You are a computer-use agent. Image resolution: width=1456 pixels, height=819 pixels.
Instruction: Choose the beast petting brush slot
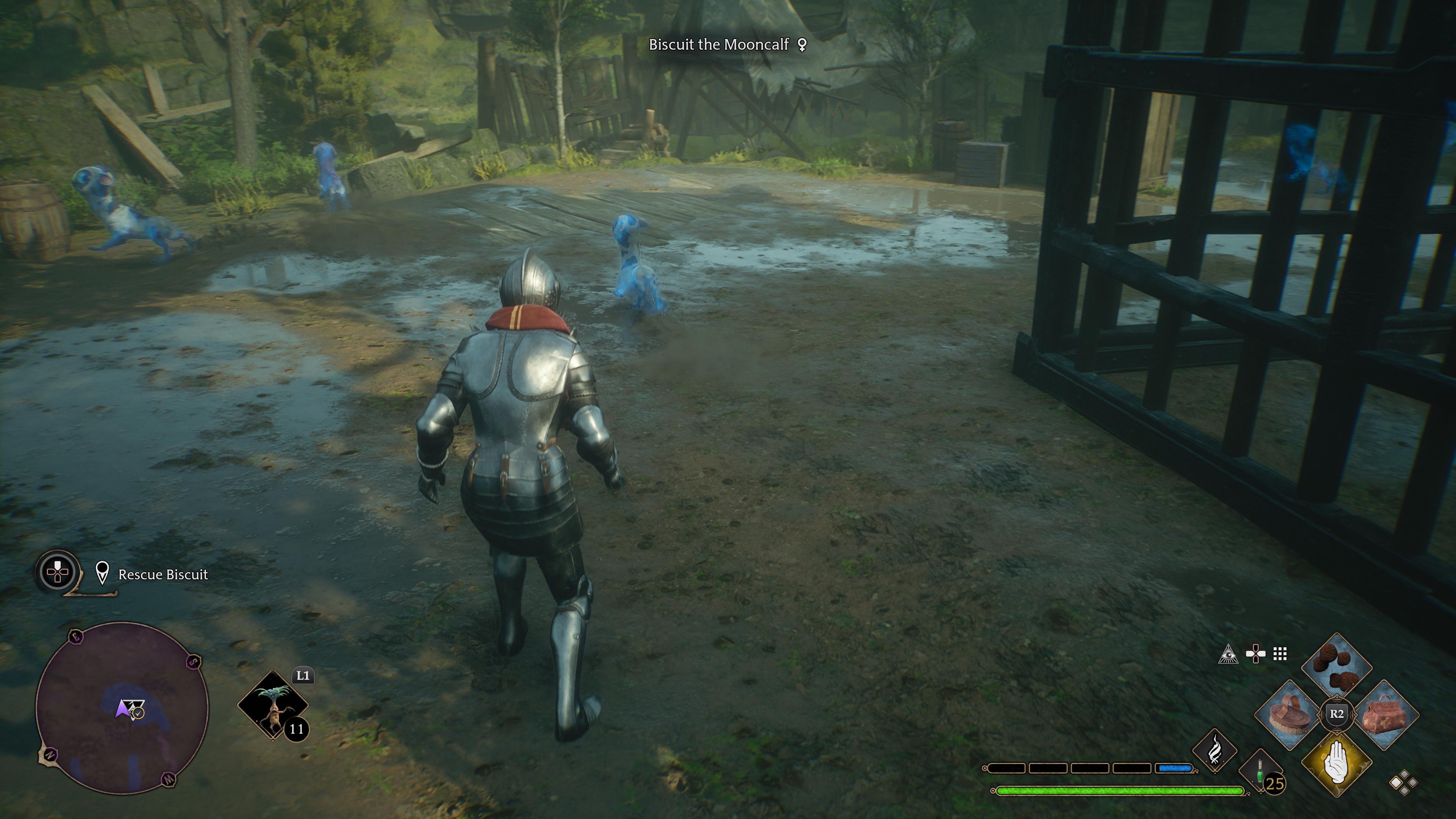[x=1290, y=715]
